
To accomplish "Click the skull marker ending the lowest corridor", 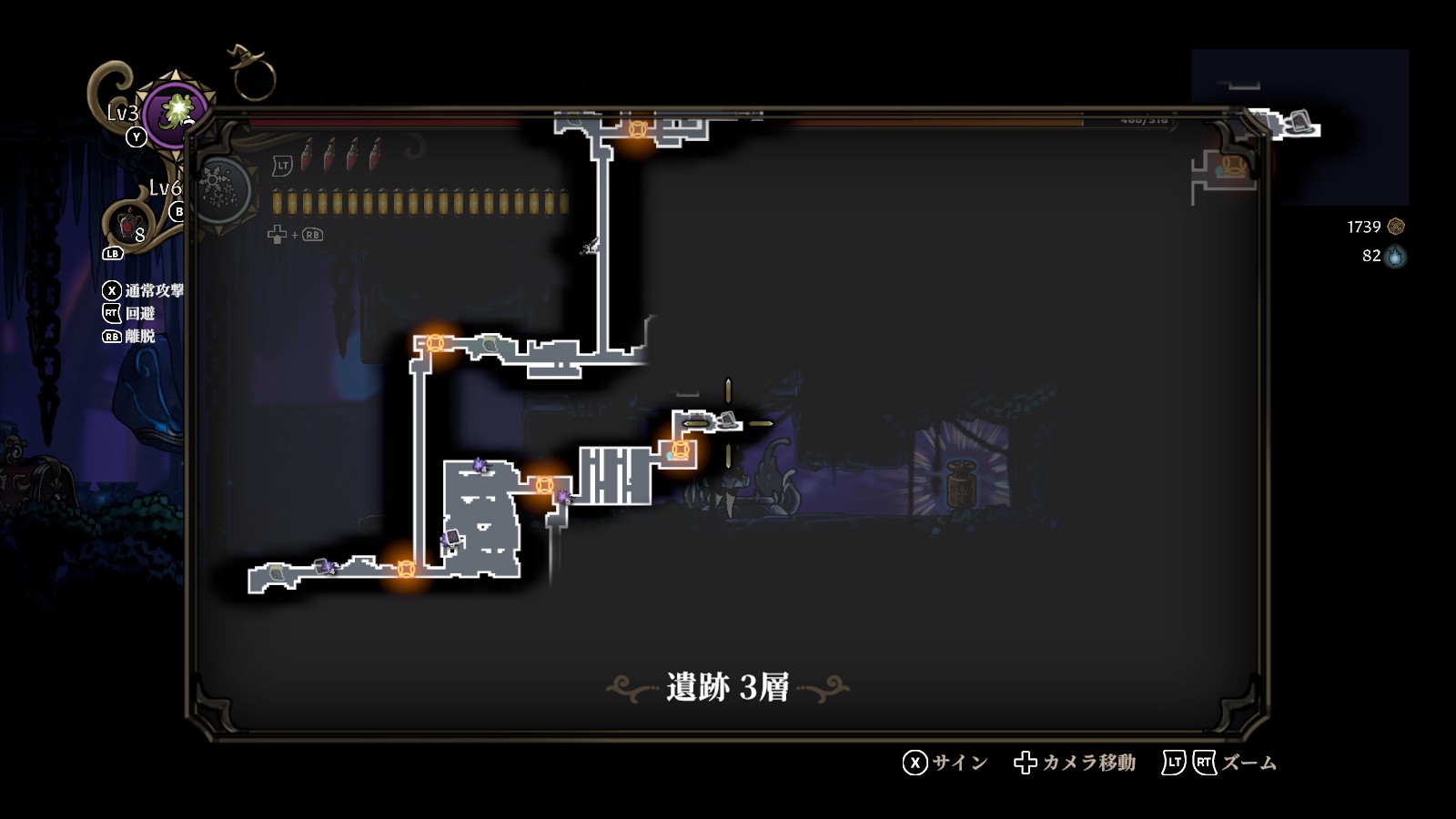I will [277, 573].
